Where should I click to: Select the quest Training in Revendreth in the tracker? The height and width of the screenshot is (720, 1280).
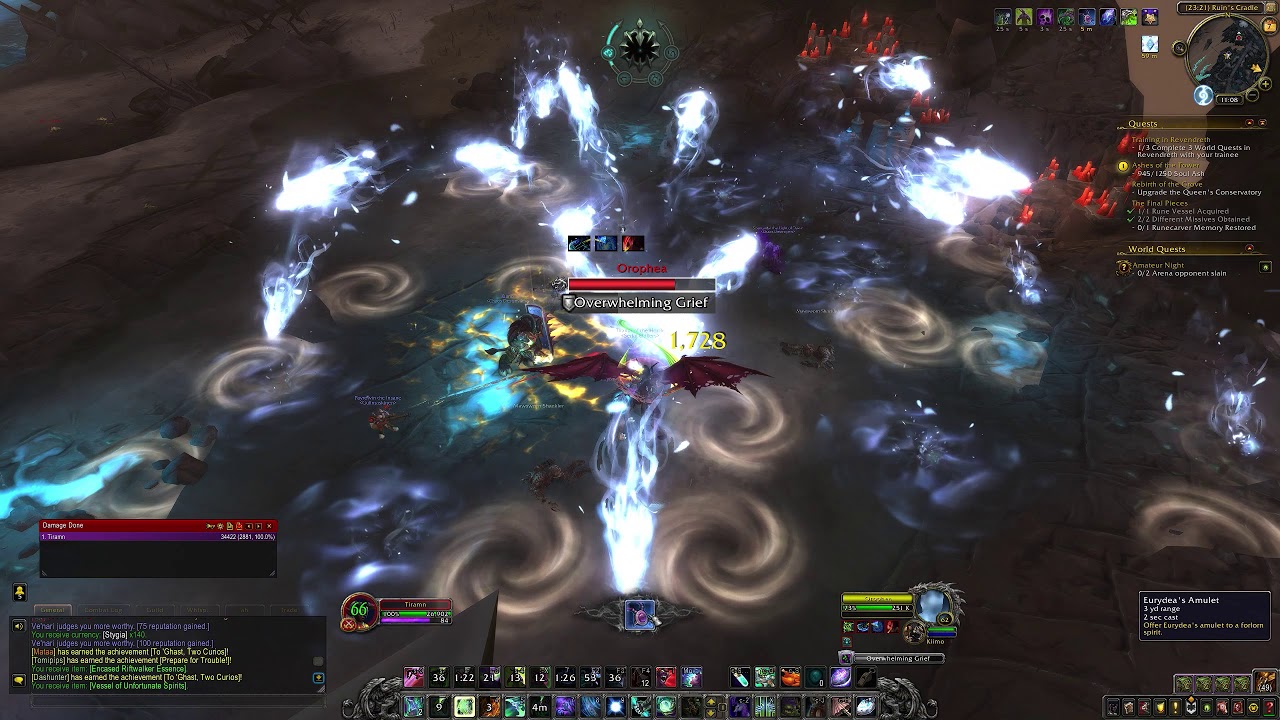coord(1171,139)
